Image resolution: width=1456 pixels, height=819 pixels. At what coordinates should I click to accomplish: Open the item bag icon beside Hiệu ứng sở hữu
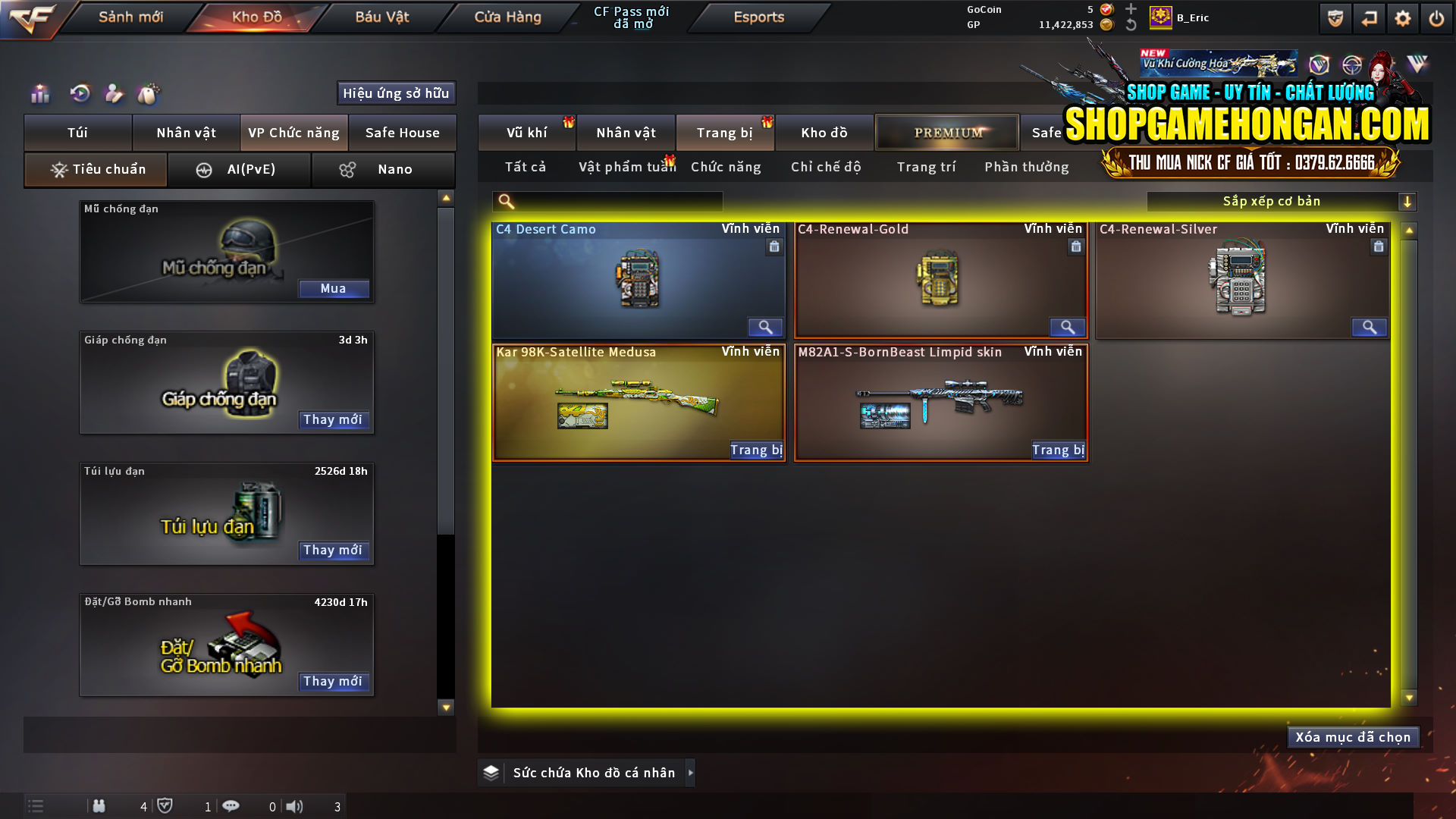pyautogui.click(x=149, y=93)
